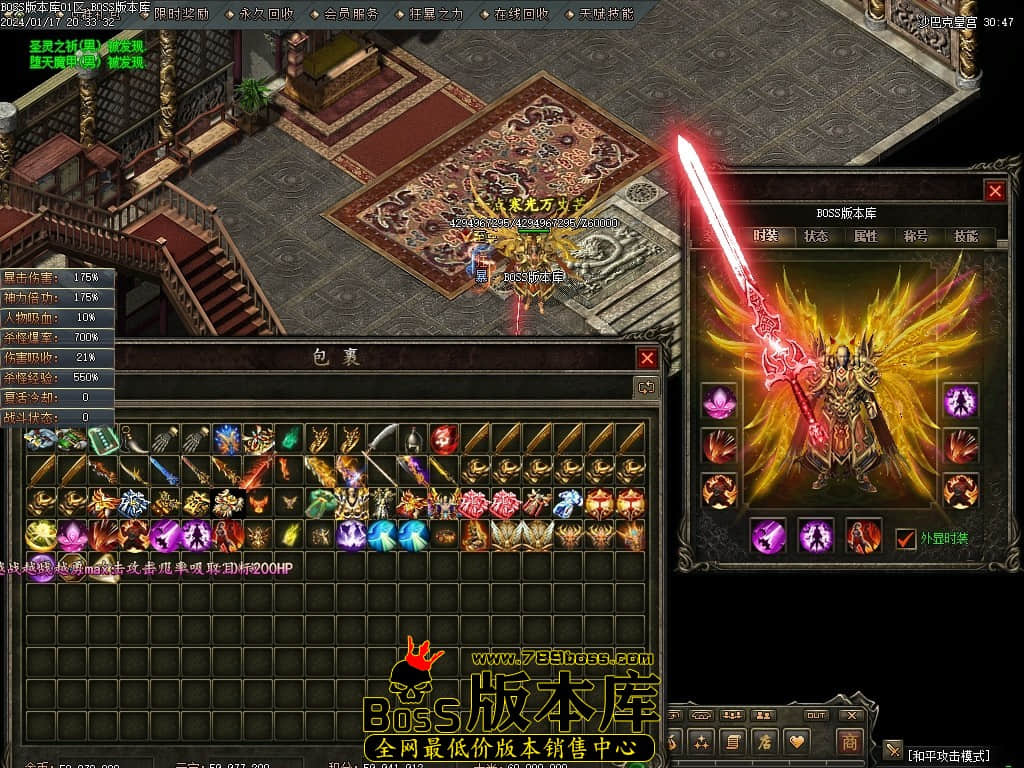
Task: Click the crossed-swords attack mode button
Action: [x=893, y=750]
